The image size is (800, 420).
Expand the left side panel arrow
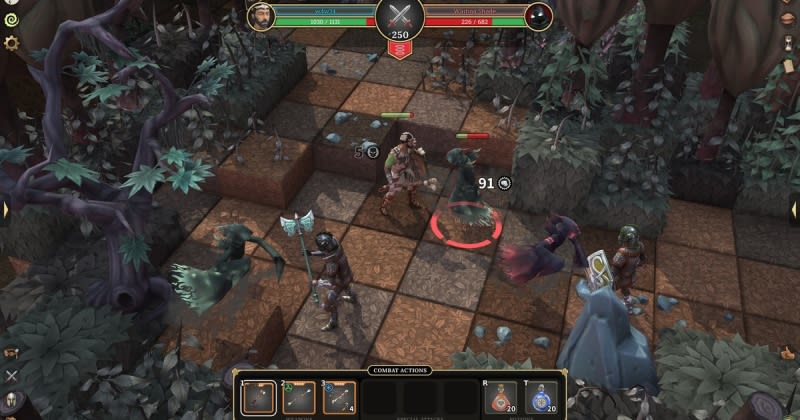(7, 209)
